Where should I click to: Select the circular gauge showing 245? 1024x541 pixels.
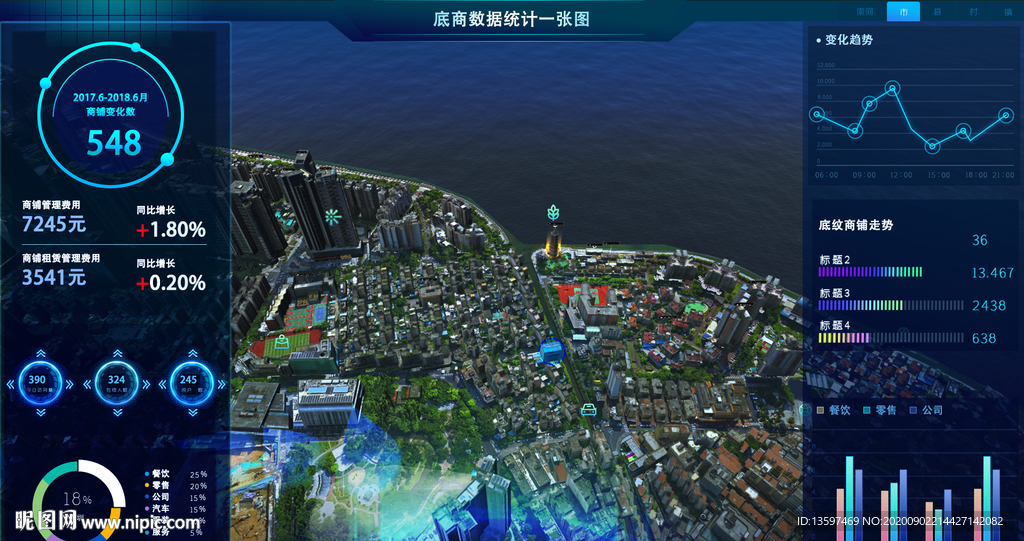[x=189, y=381]
